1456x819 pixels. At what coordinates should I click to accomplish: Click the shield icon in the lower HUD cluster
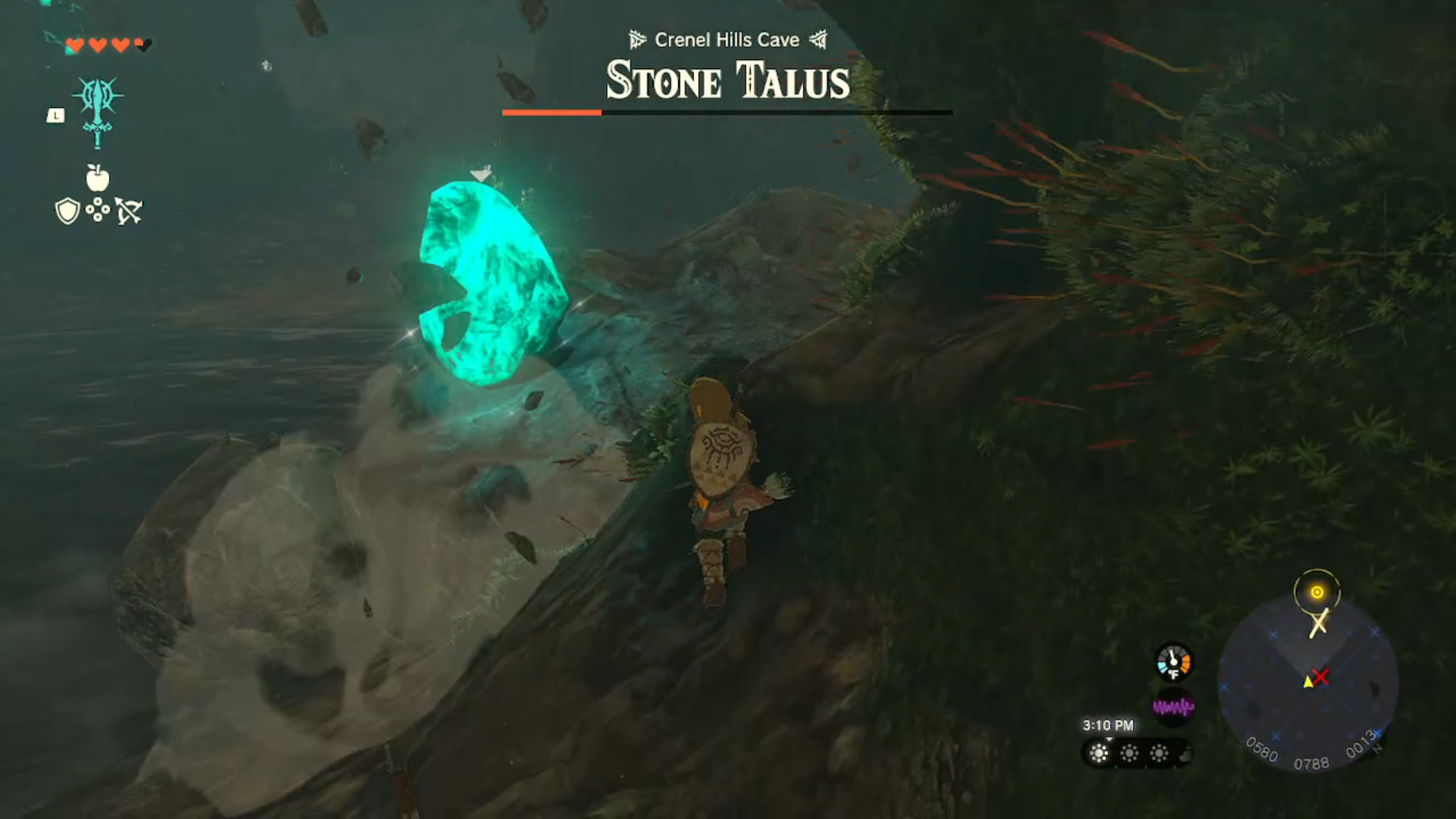click(67, 211)
